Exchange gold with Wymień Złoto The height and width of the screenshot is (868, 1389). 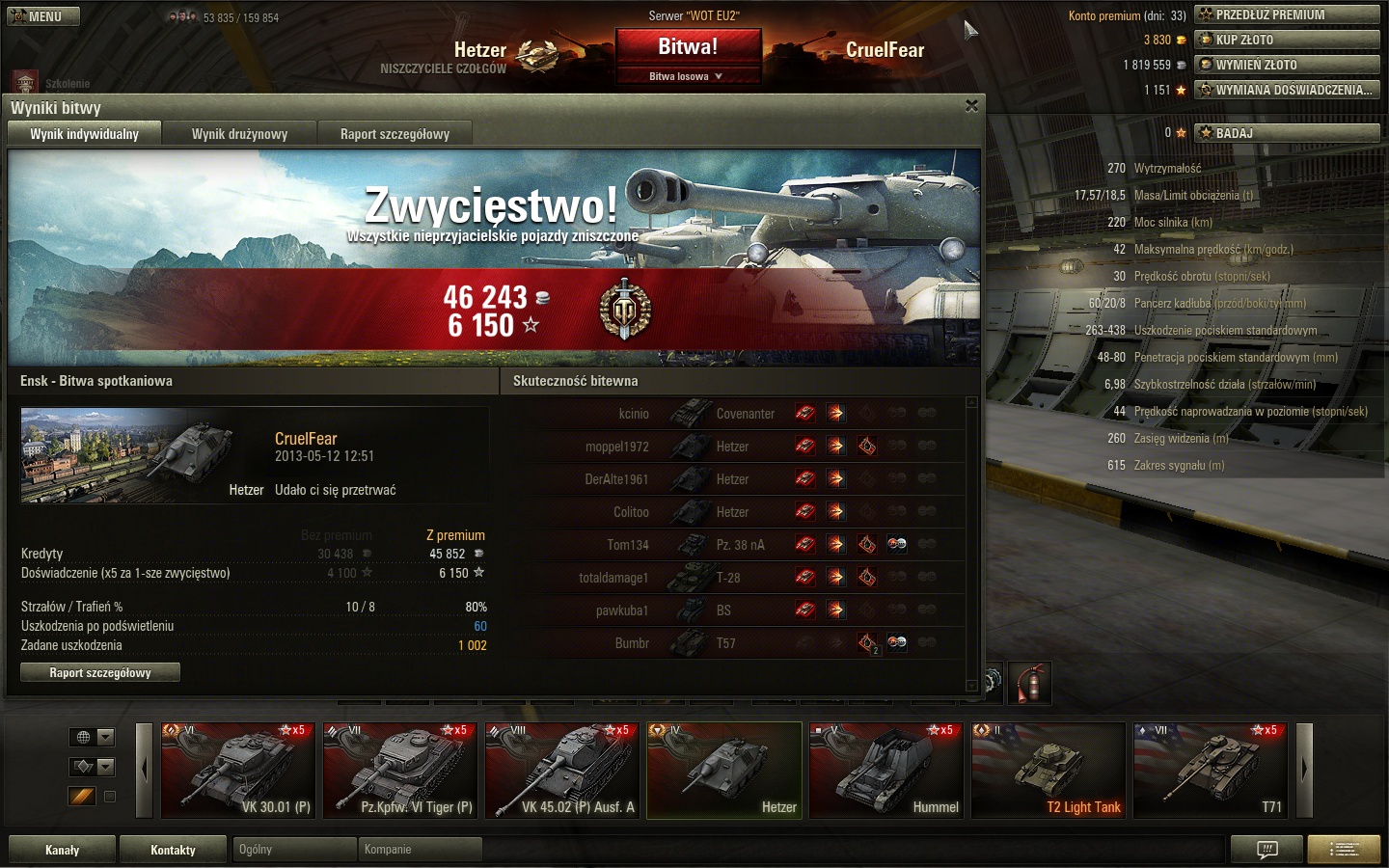[x=1287, y=65]
